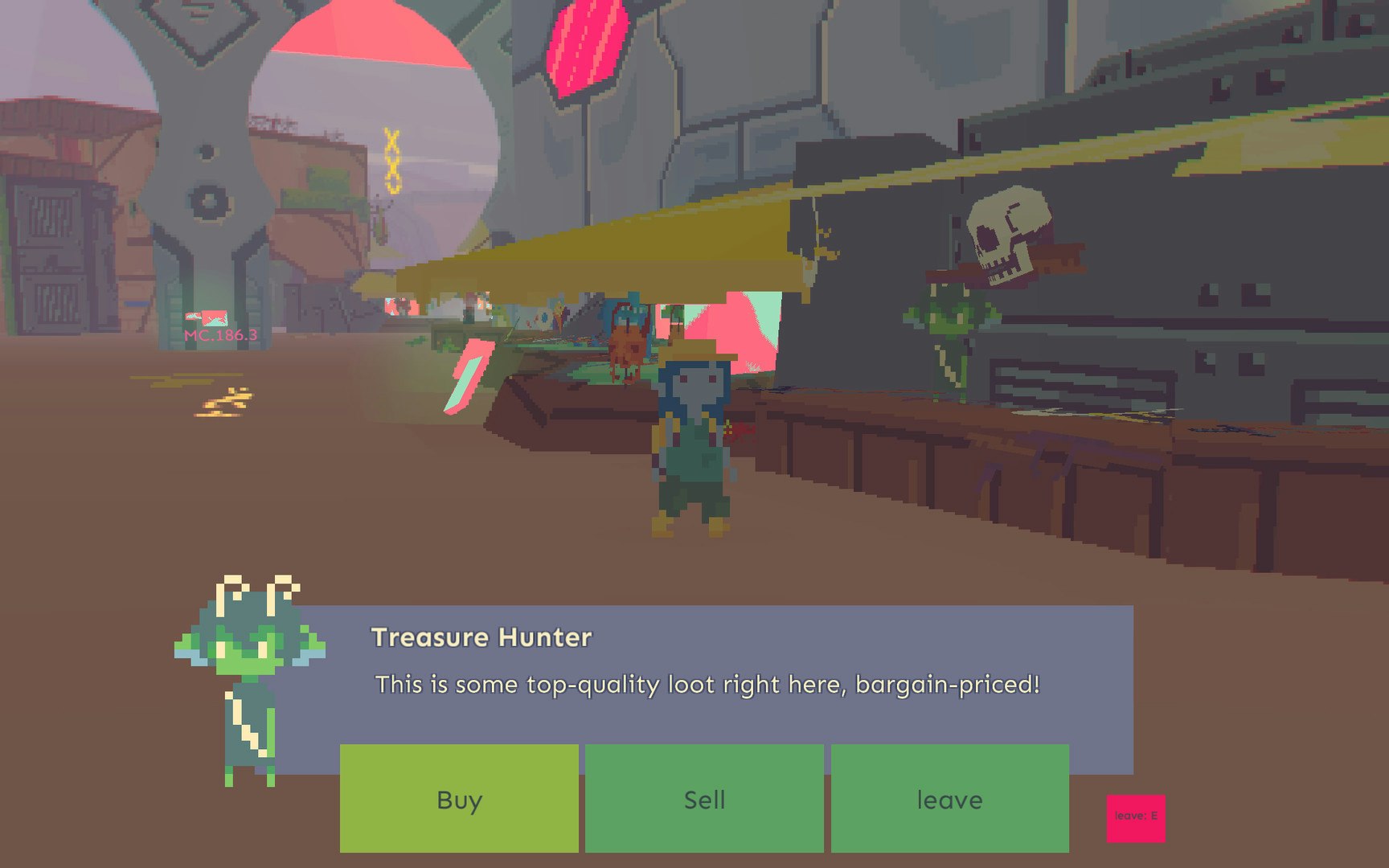Click the leave button to exit shopping
Screen dimensions: 1389x868
(949, 800)
